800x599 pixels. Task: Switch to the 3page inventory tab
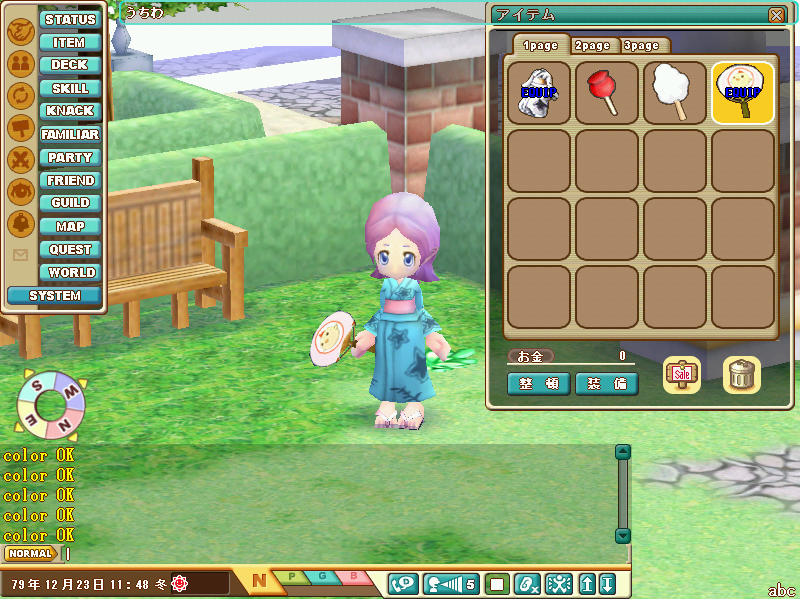[641, 45]
